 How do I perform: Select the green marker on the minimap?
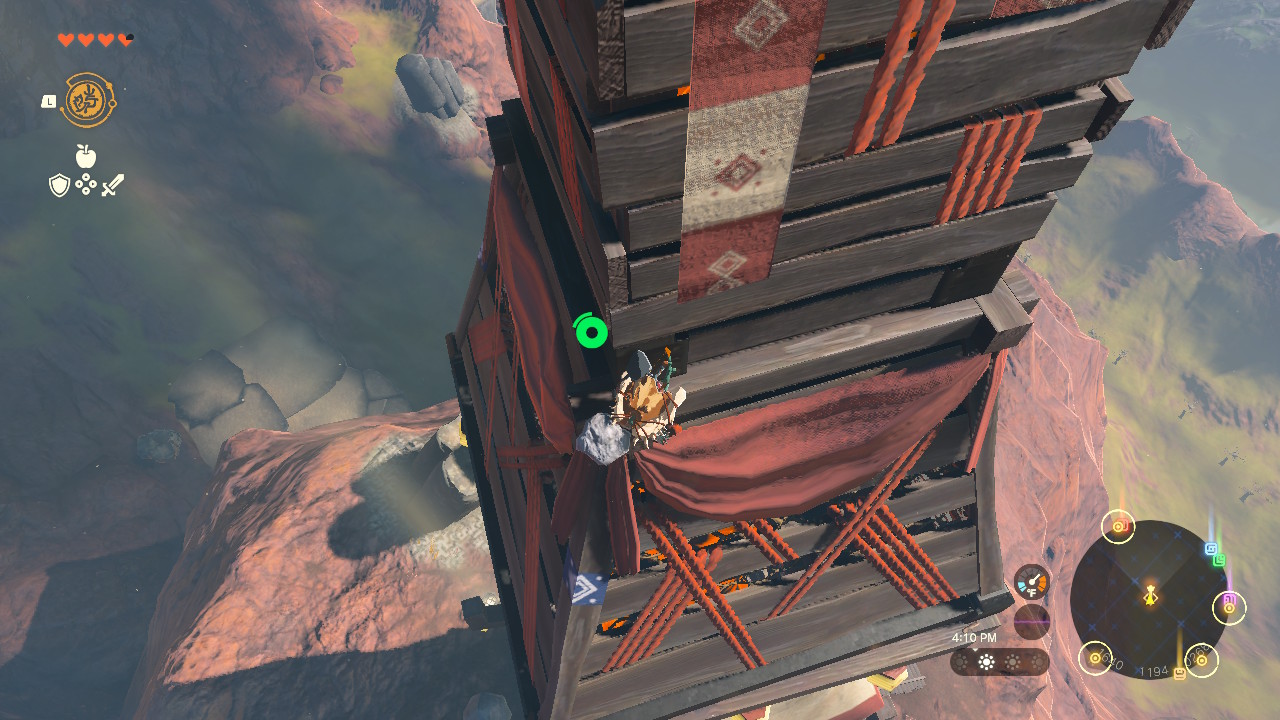(x=1219, y=560)
